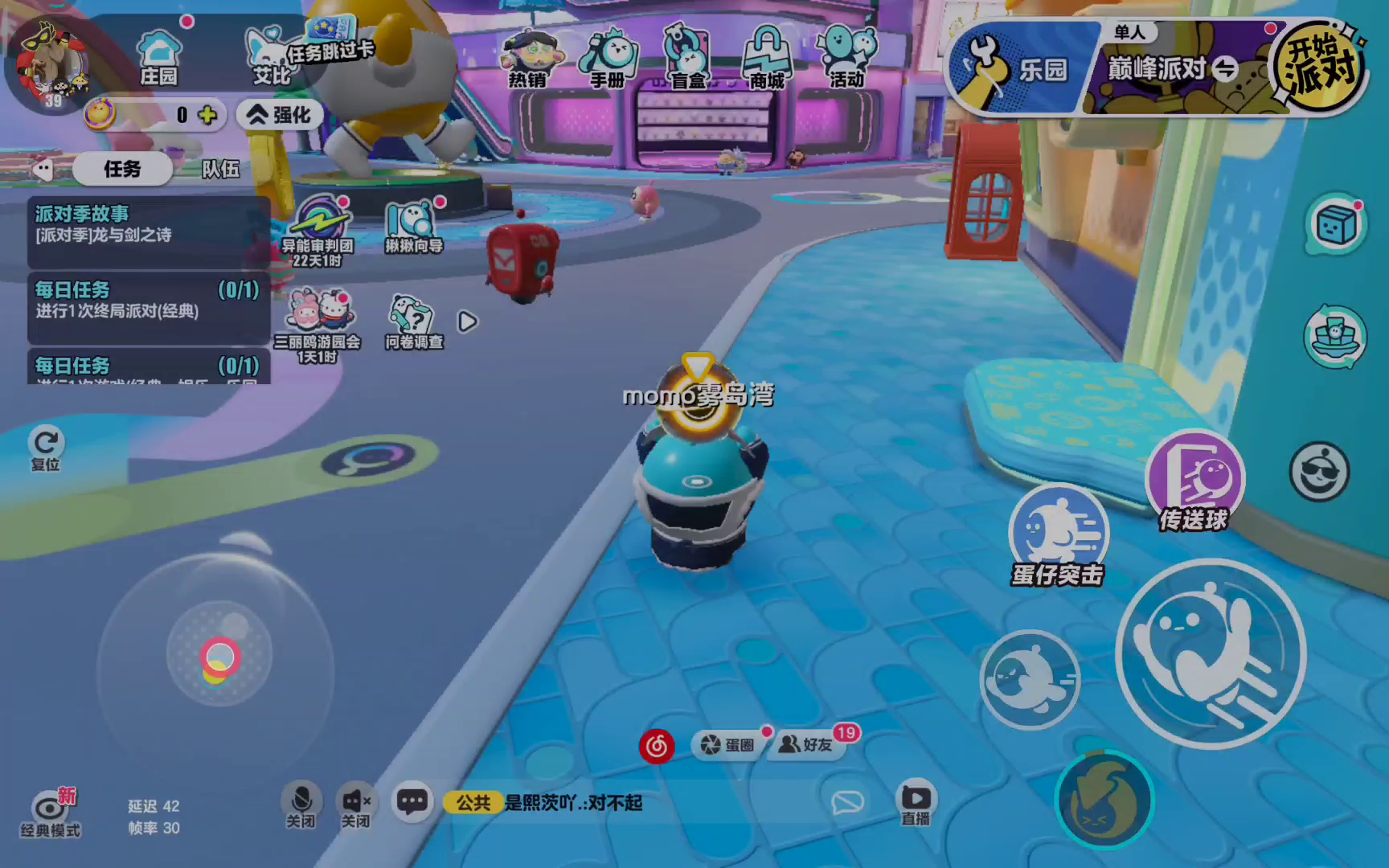
Task: Open the 热销 hot sales menu
Action: 529,58
